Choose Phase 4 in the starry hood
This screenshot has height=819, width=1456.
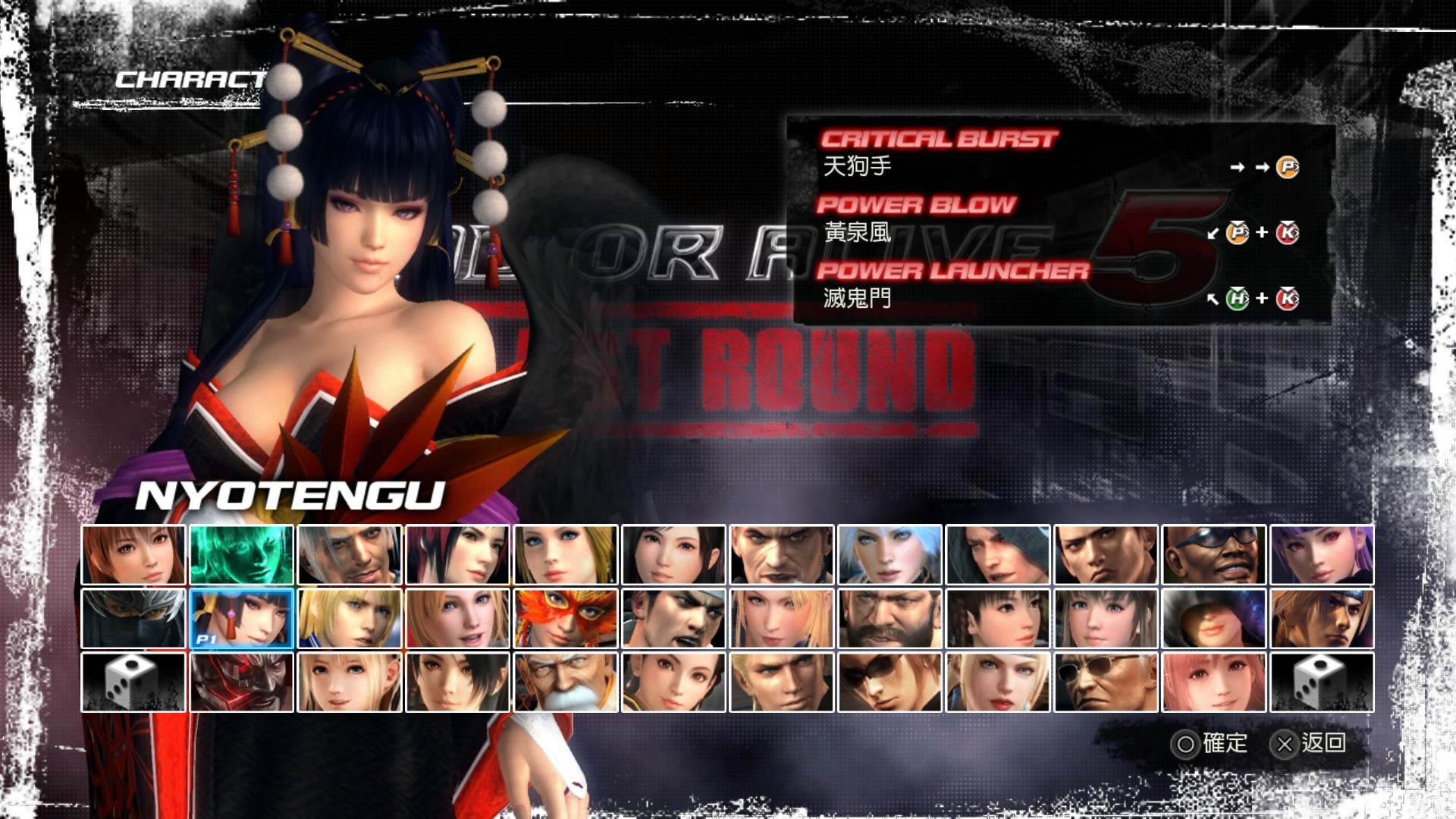click(x=1213, y=618)
